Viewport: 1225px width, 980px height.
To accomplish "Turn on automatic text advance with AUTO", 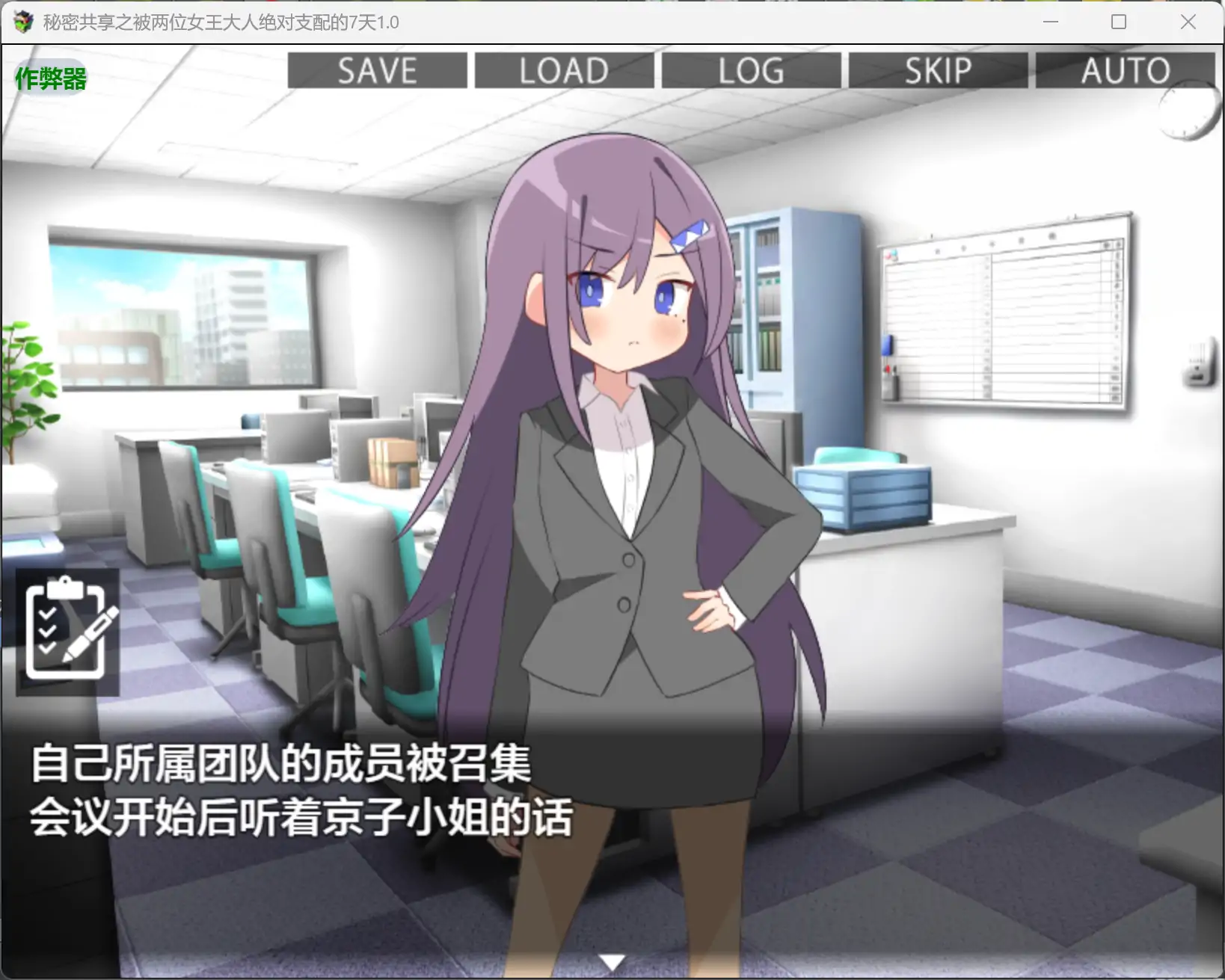I will [1125, 71].
